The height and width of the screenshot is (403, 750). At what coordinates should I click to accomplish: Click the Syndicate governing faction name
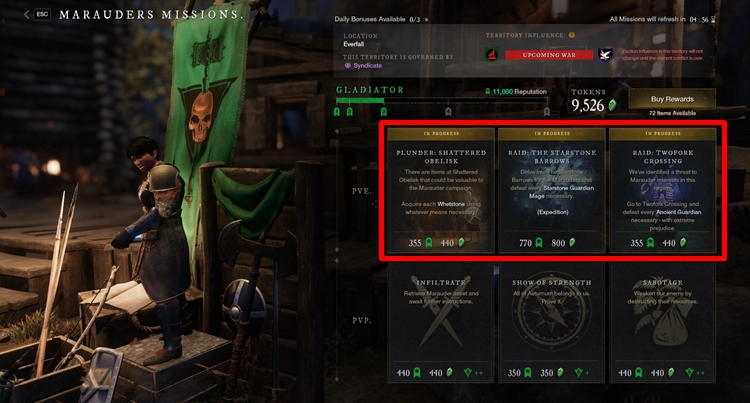pyautogui.click(x=371, y=65)
